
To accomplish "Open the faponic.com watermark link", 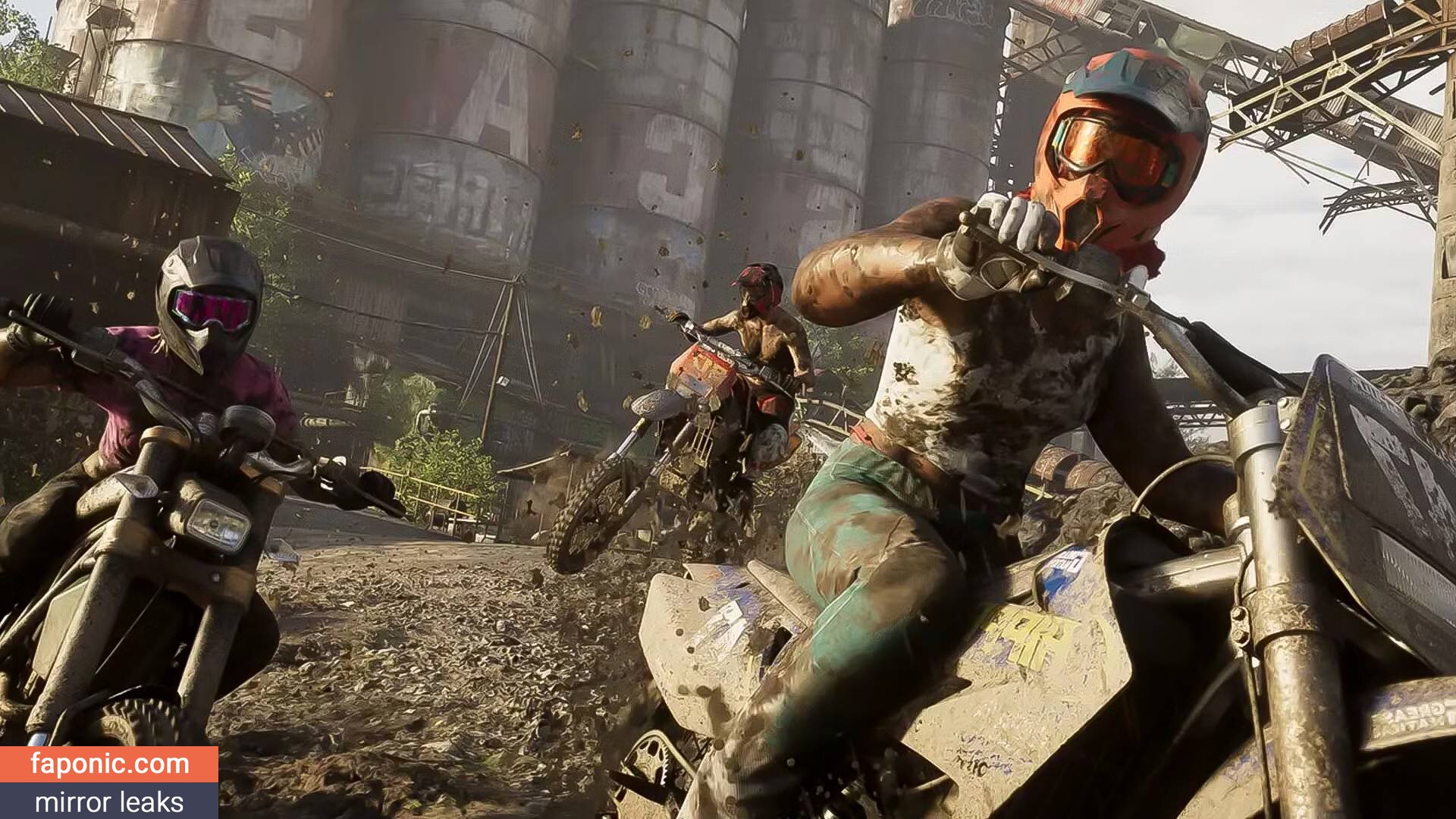I will tap(110, 764).
